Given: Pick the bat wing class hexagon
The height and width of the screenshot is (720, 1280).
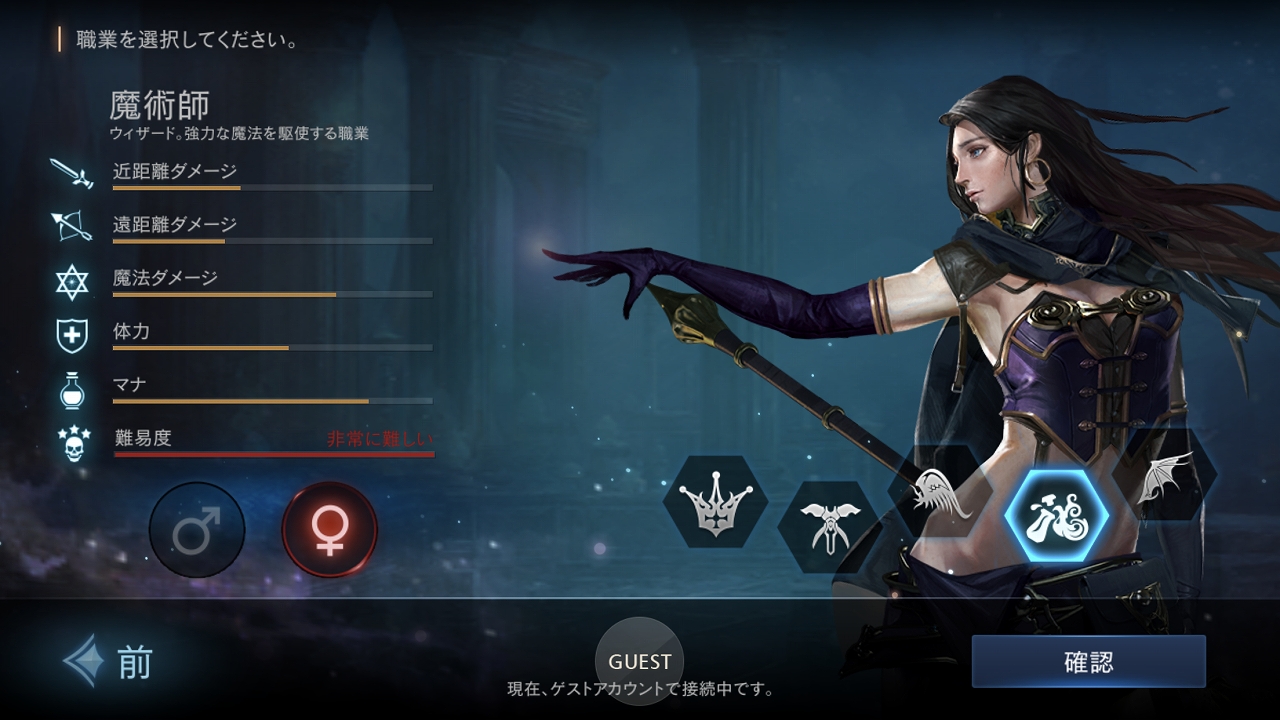Looking at the screenshot, I should click(x=1166, y=476).
